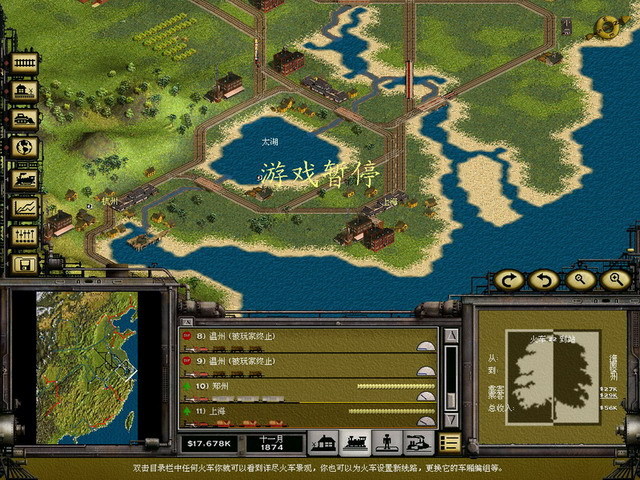
Task: Open the save game floppy disk menu
Action: click(x=24, y=263)
